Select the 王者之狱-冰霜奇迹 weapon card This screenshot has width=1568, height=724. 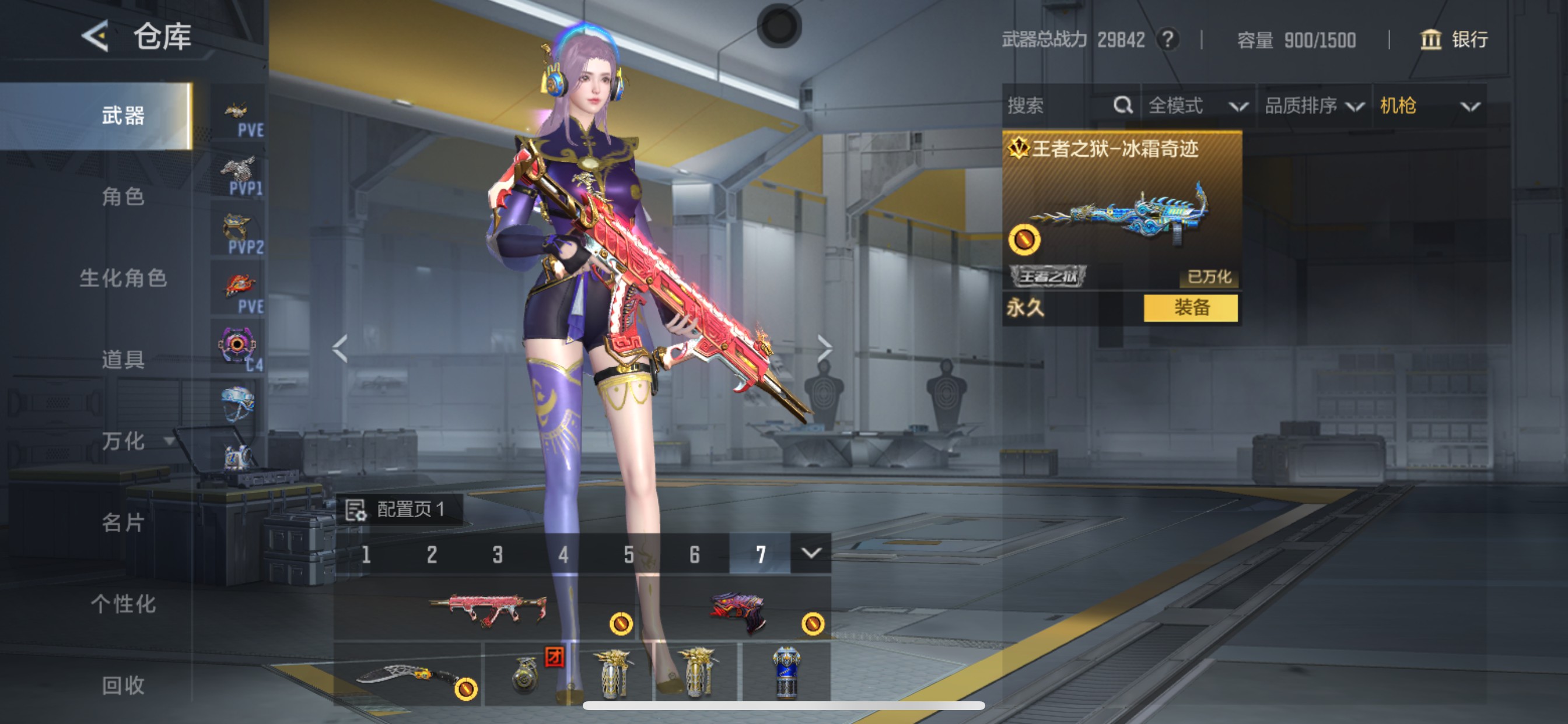point(1121,210)
